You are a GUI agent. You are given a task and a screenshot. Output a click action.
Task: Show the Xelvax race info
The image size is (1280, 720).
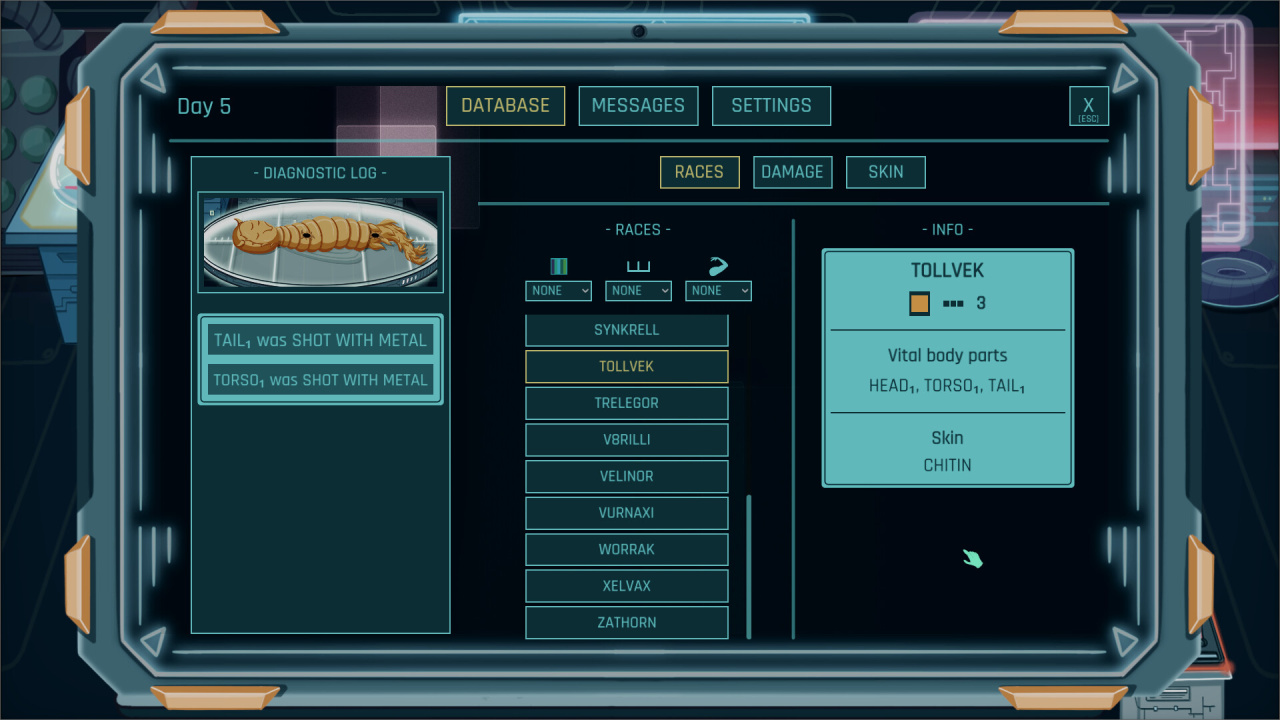click(627, 586)
